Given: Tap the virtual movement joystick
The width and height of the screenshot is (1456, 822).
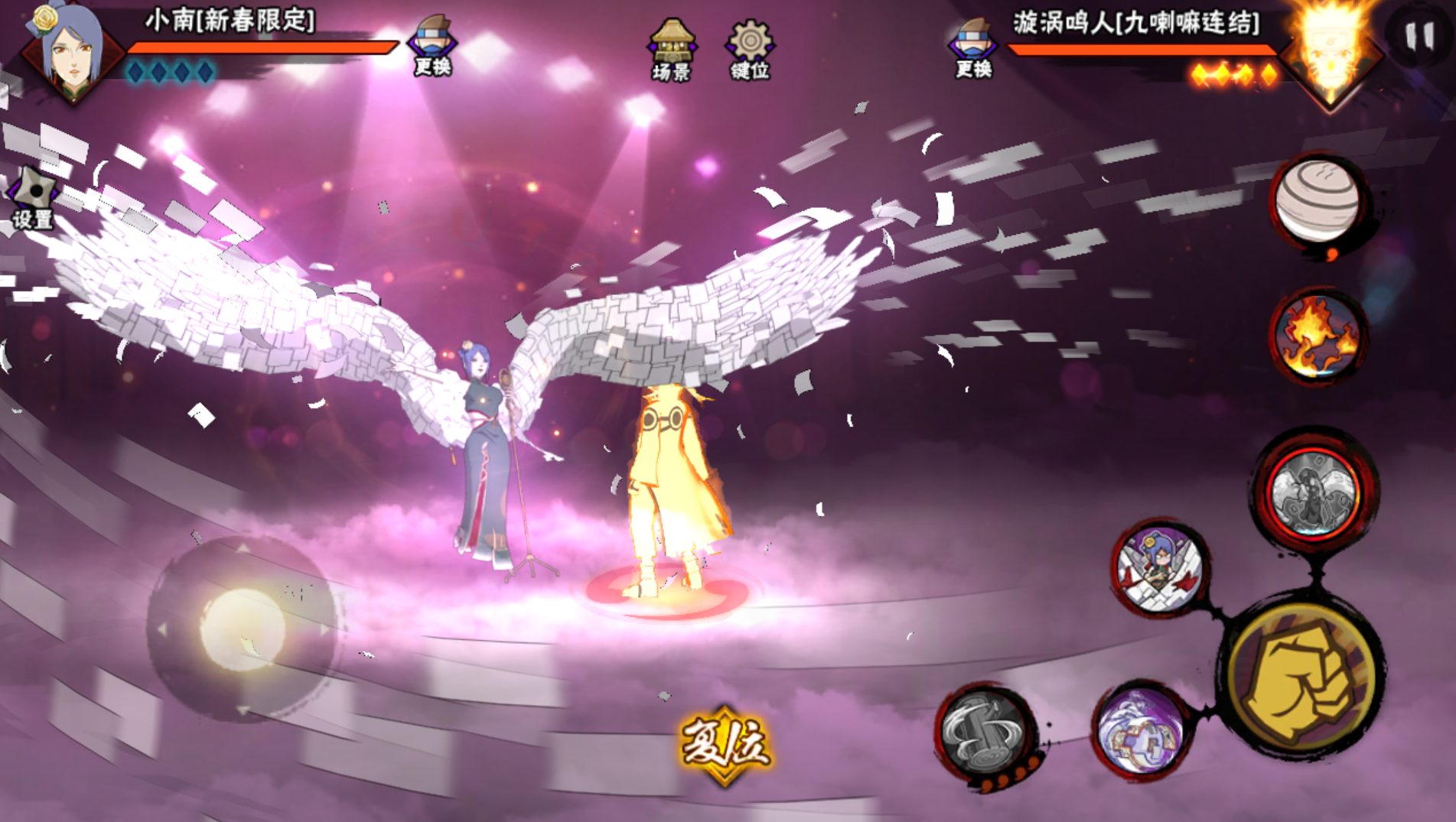Looking at the screenshot, I should click(x=243, y=628).
